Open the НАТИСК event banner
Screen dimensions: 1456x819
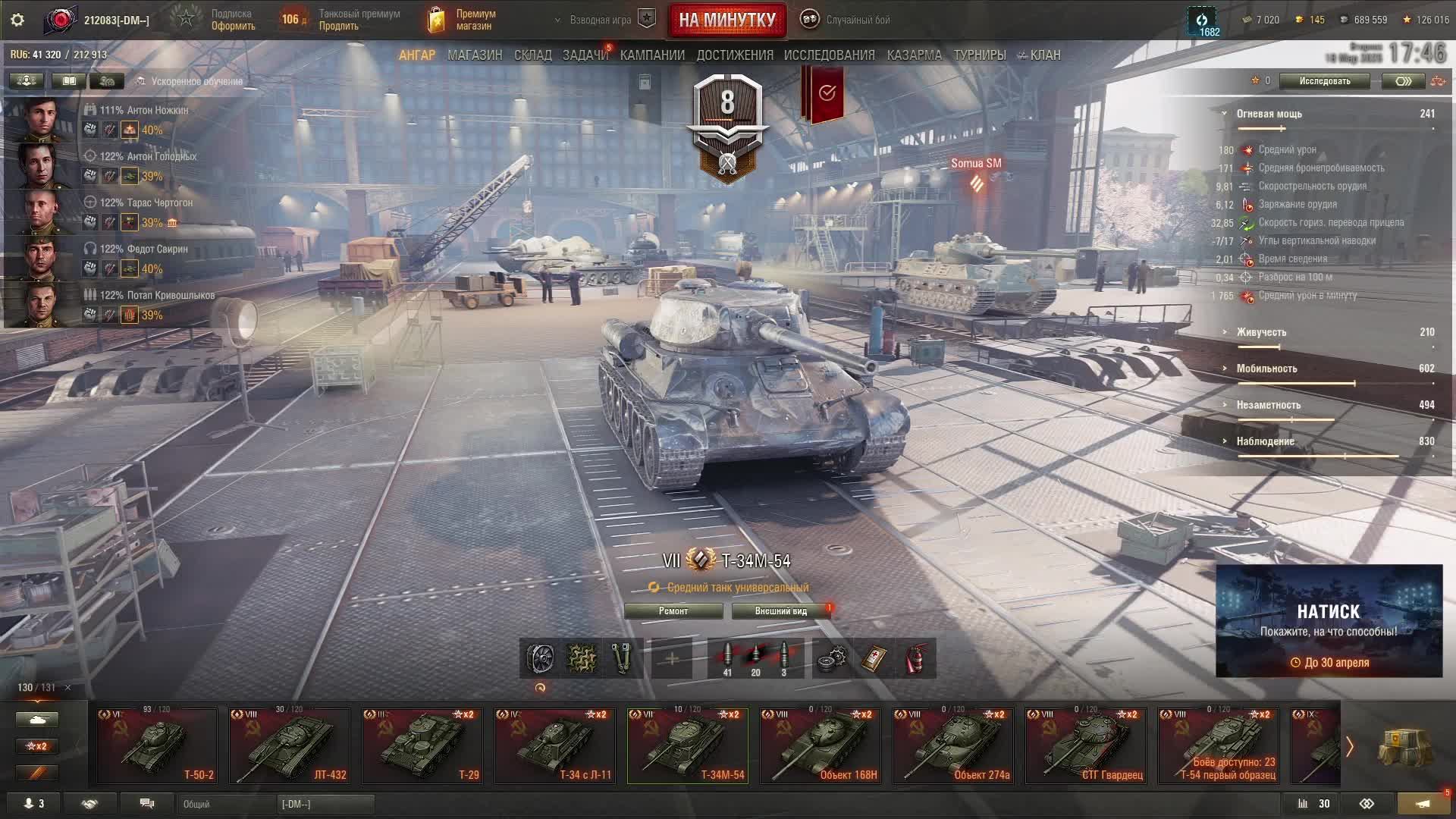coord(1329,620)
